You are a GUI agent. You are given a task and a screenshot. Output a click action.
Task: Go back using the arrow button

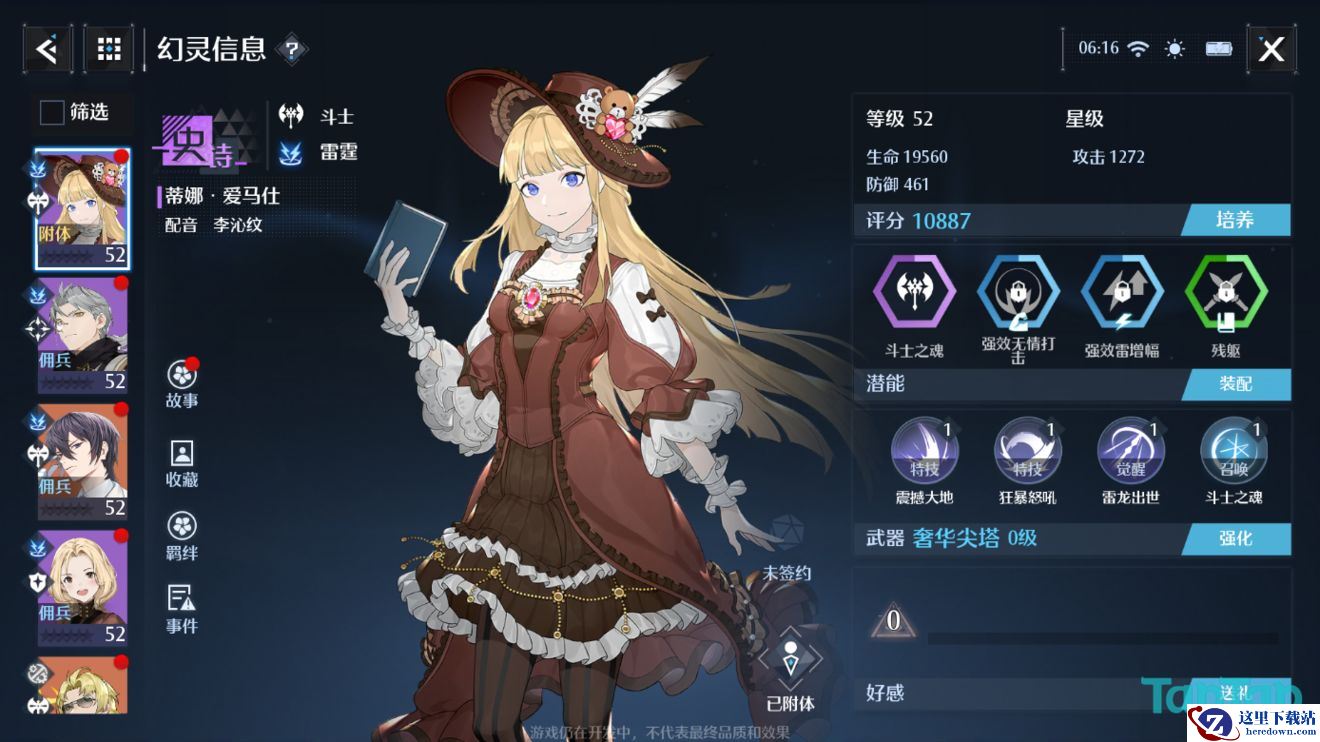point(47,48)
